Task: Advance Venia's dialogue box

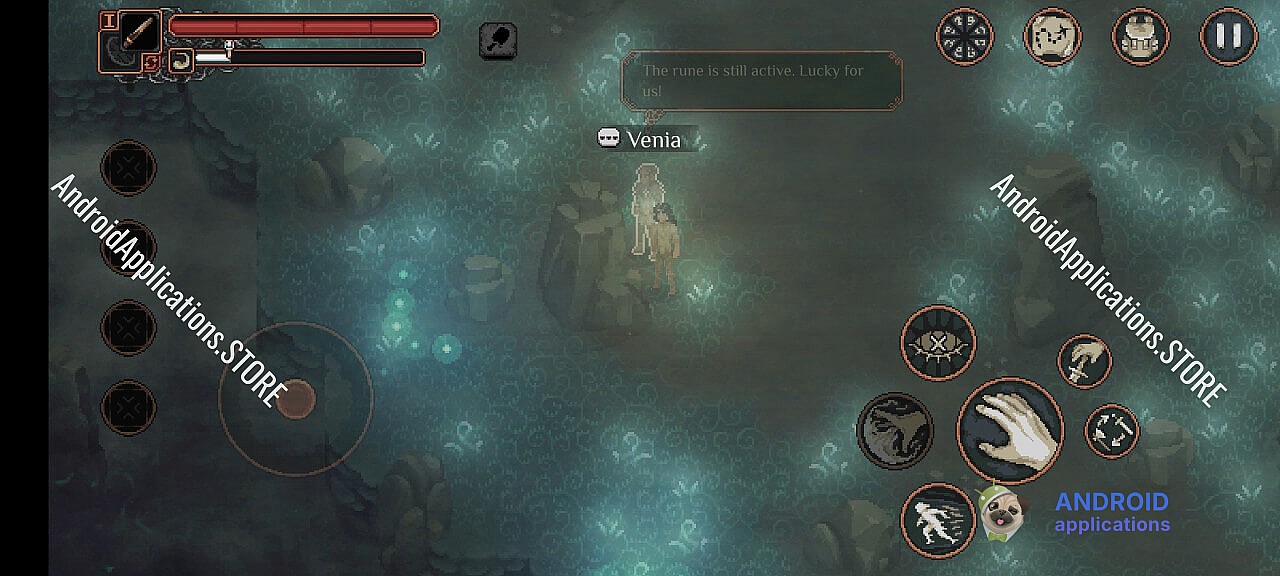Action: coord(761,81)
